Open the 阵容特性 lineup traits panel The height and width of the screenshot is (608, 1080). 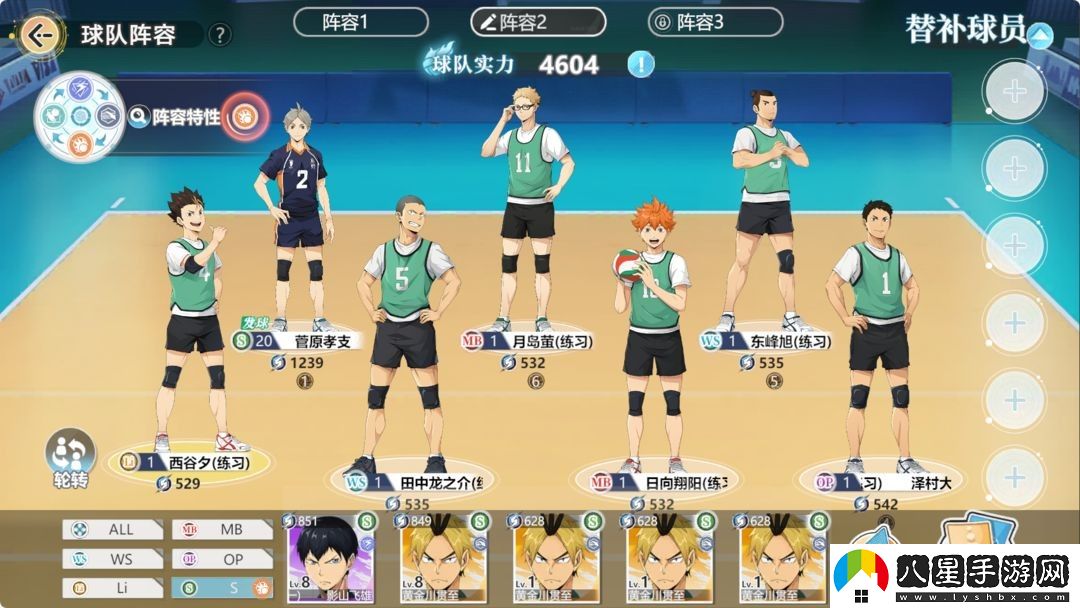click(187, 118)
